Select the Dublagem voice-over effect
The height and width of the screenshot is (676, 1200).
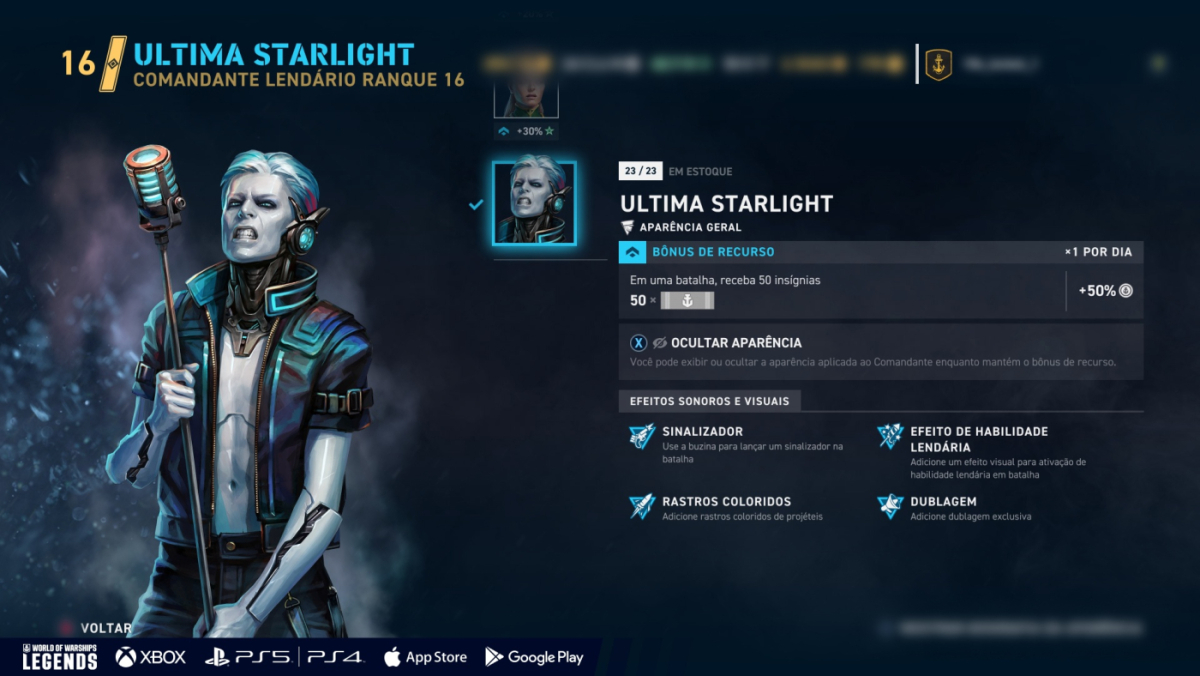943,502
